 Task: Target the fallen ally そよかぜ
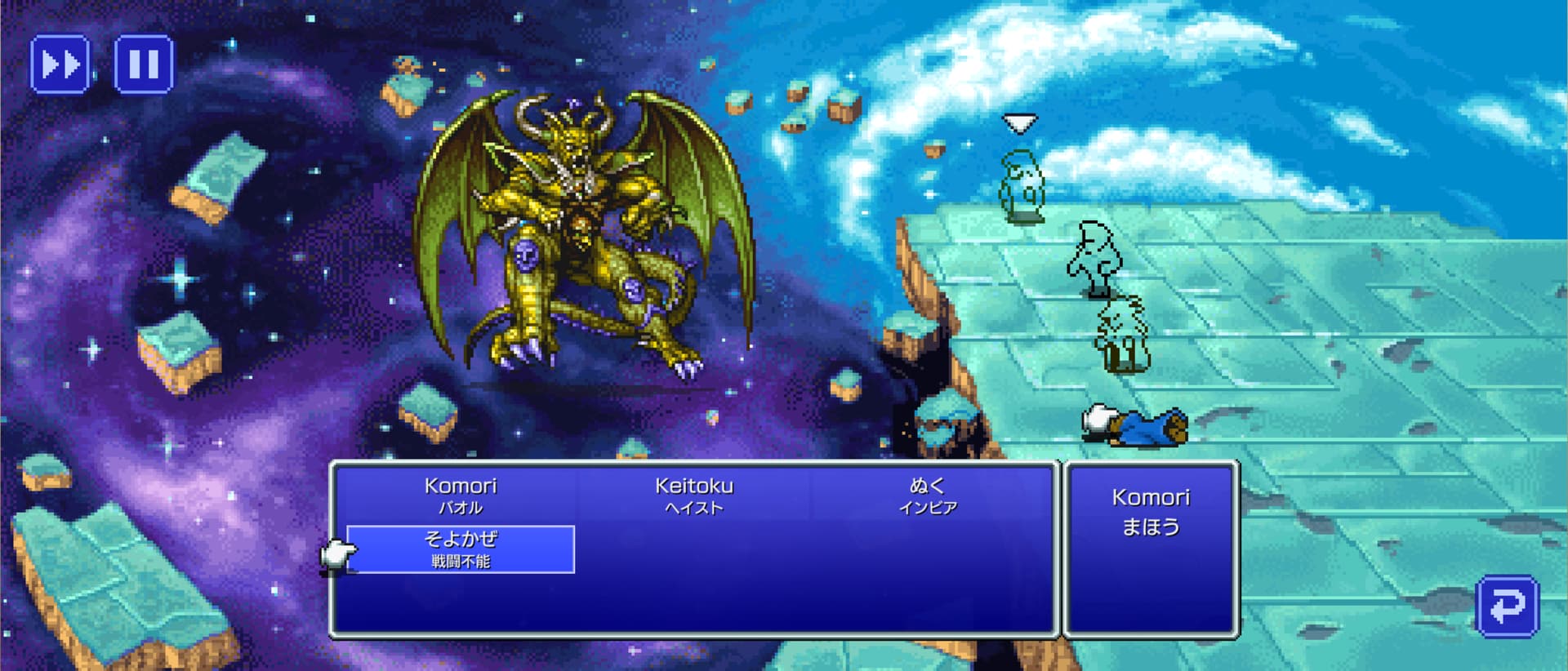pyautogui.click(x=461, y=549)
